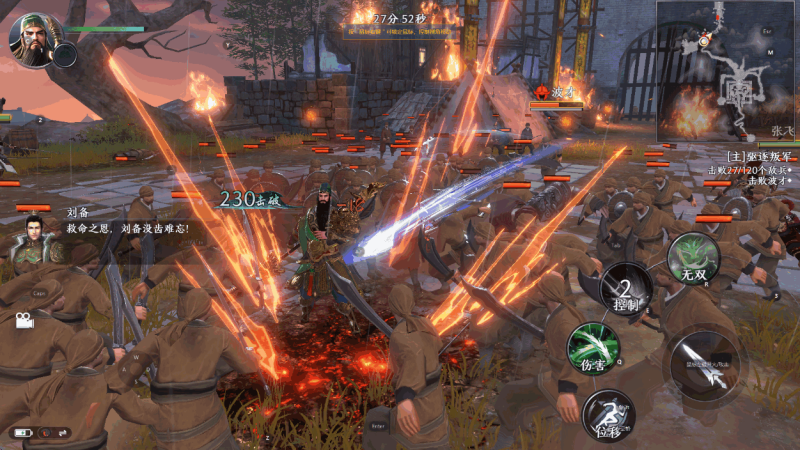Trigger the 伤害 damage skill

(x=592, y=347)
